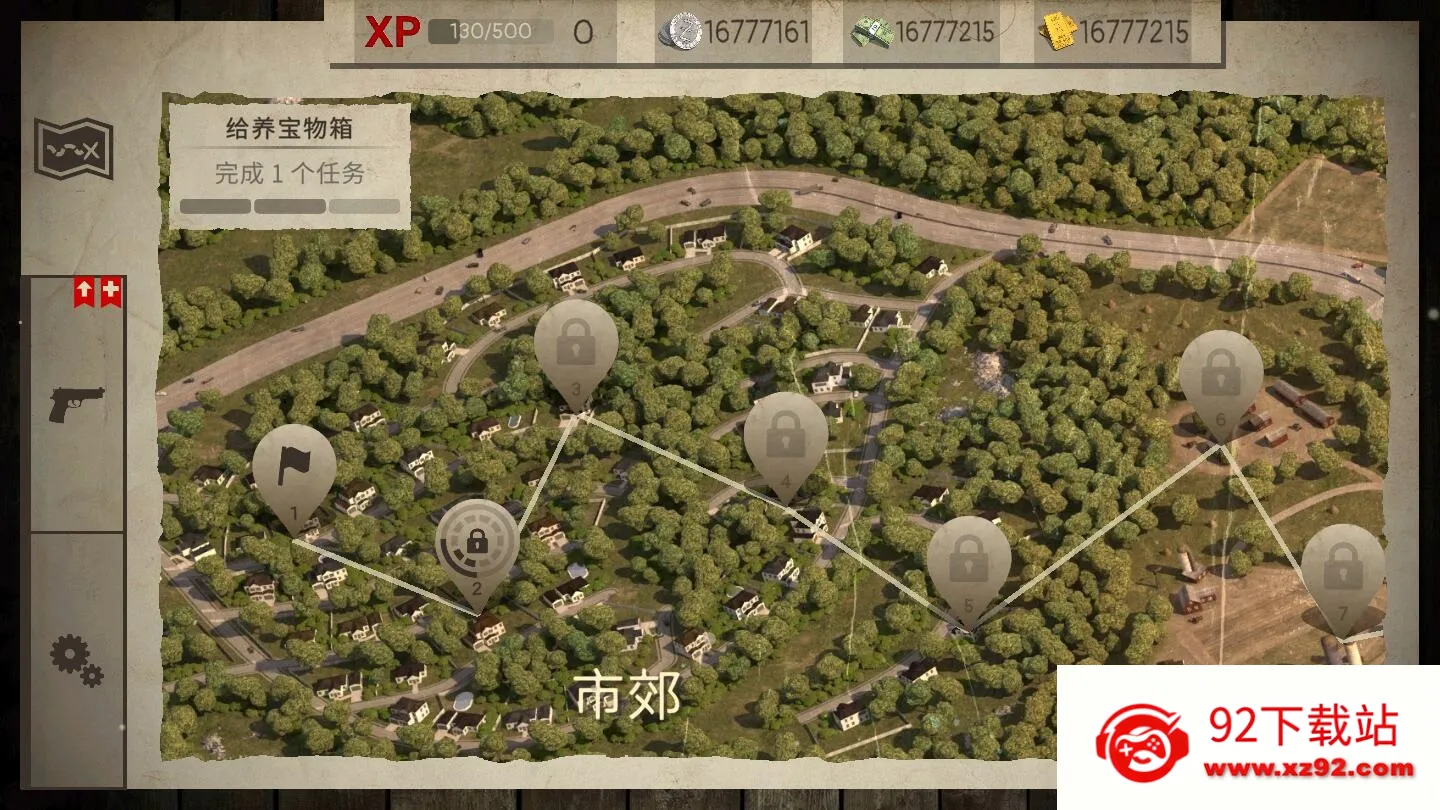The width and height of the screenshot is (1440, 810).
Task: Open the 给养宝物箱 supply chest panel
Action: 289,129
